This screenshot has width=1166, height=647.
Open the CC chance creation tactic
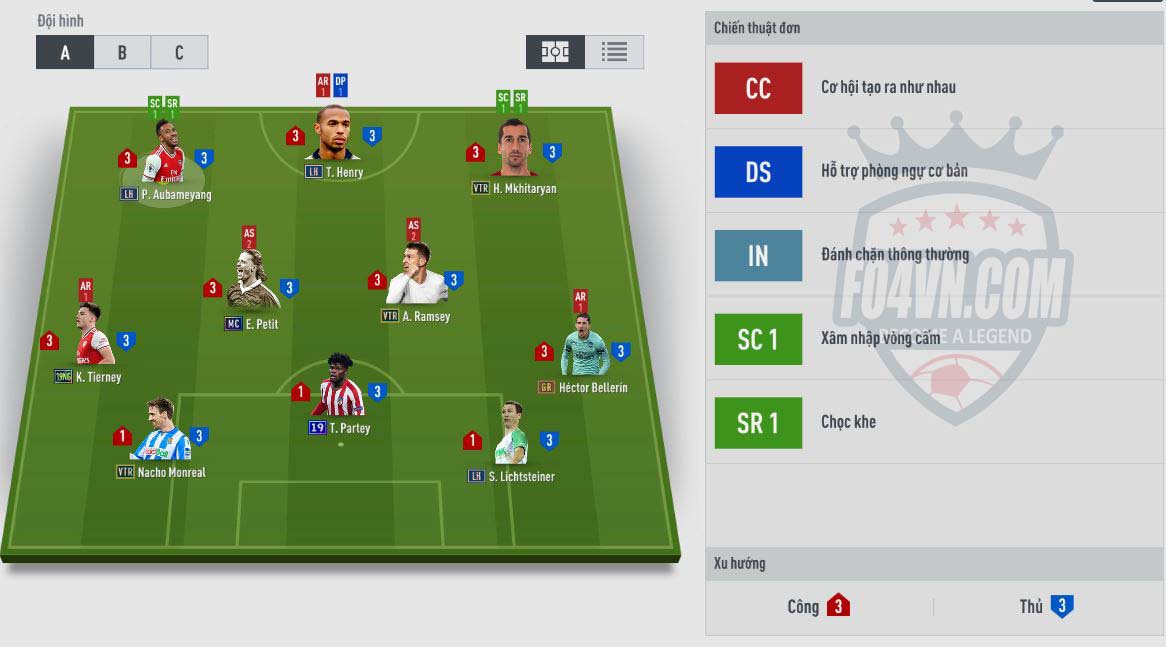pyautogui.click(x=758, y=88)
